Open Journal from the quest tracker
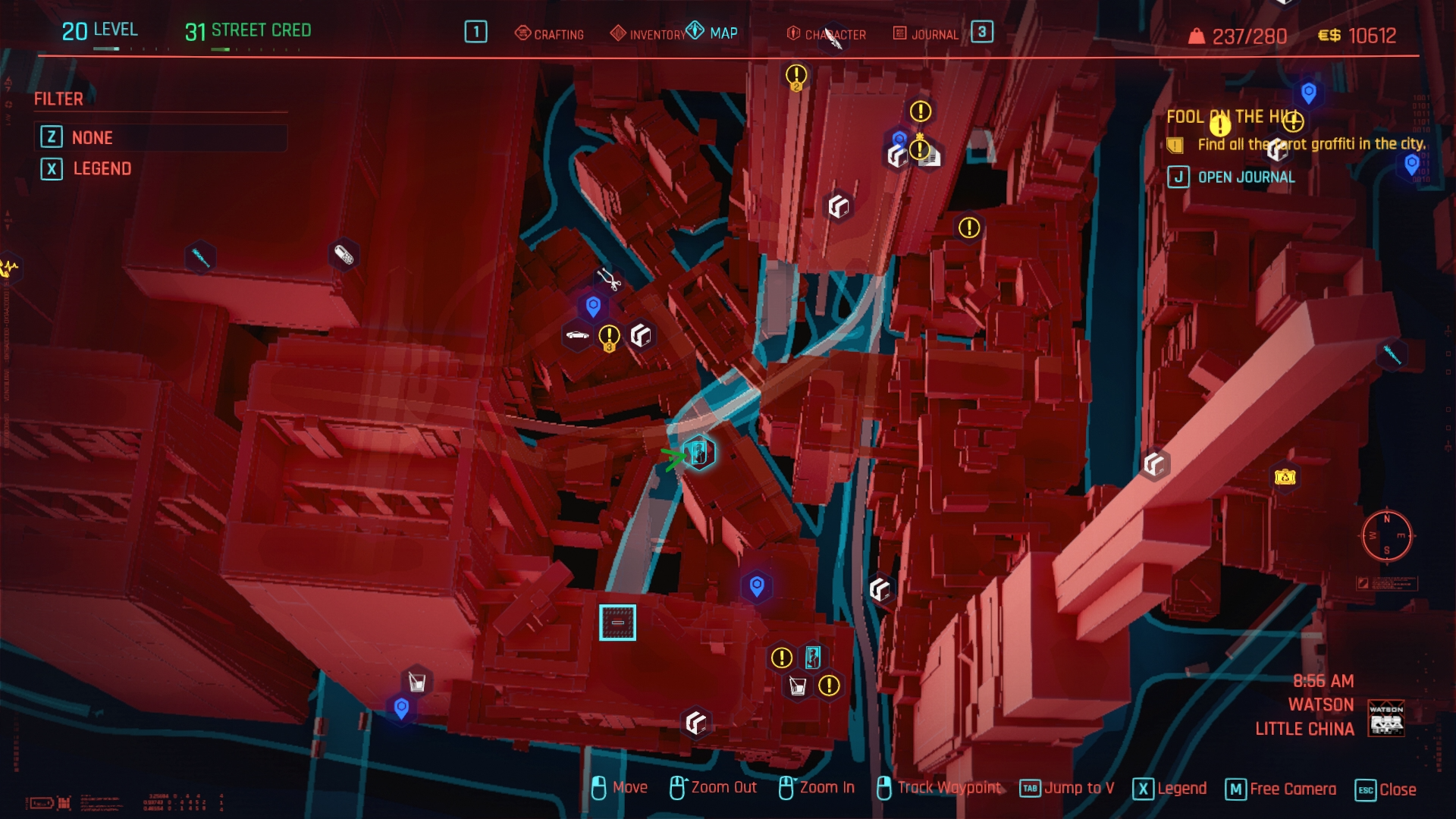Image resolution: width=1456 pixels, height=819 pixels. (x=1246, y=177)
